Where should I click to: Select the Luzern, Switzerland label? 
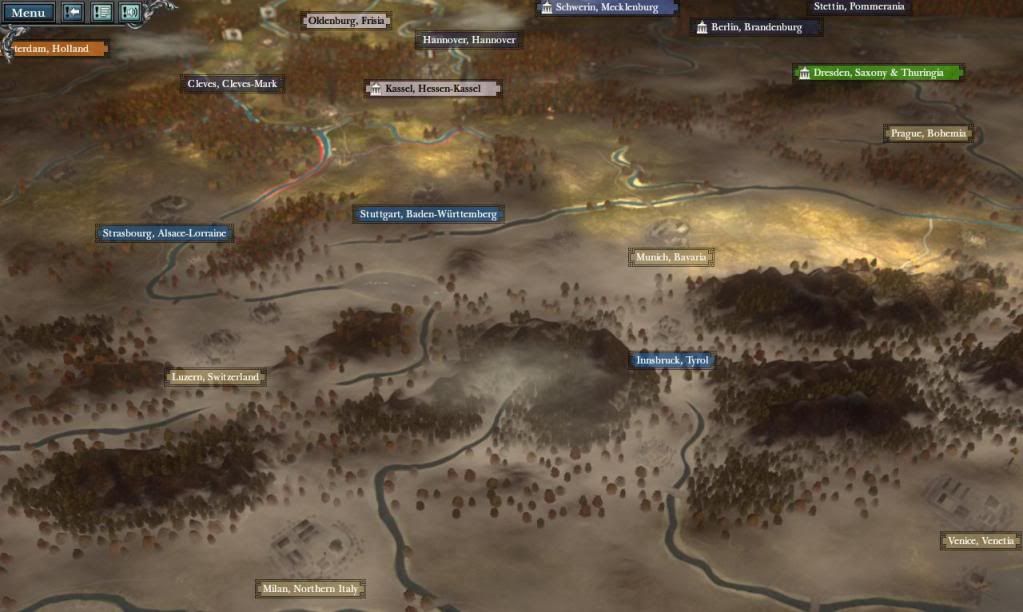click(215, 377)
